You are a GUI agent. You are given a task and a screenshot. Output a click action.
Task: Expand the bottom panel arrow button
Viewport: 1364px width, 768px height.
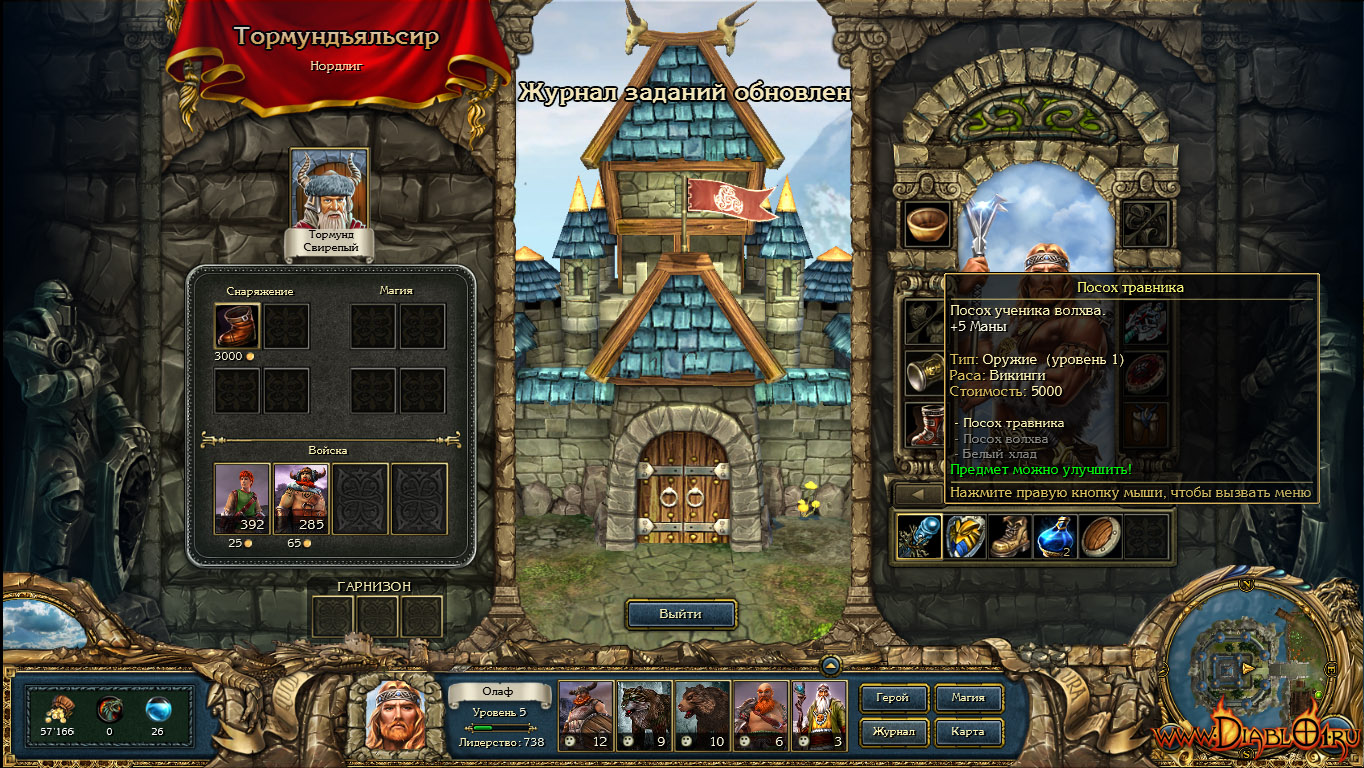830,664
